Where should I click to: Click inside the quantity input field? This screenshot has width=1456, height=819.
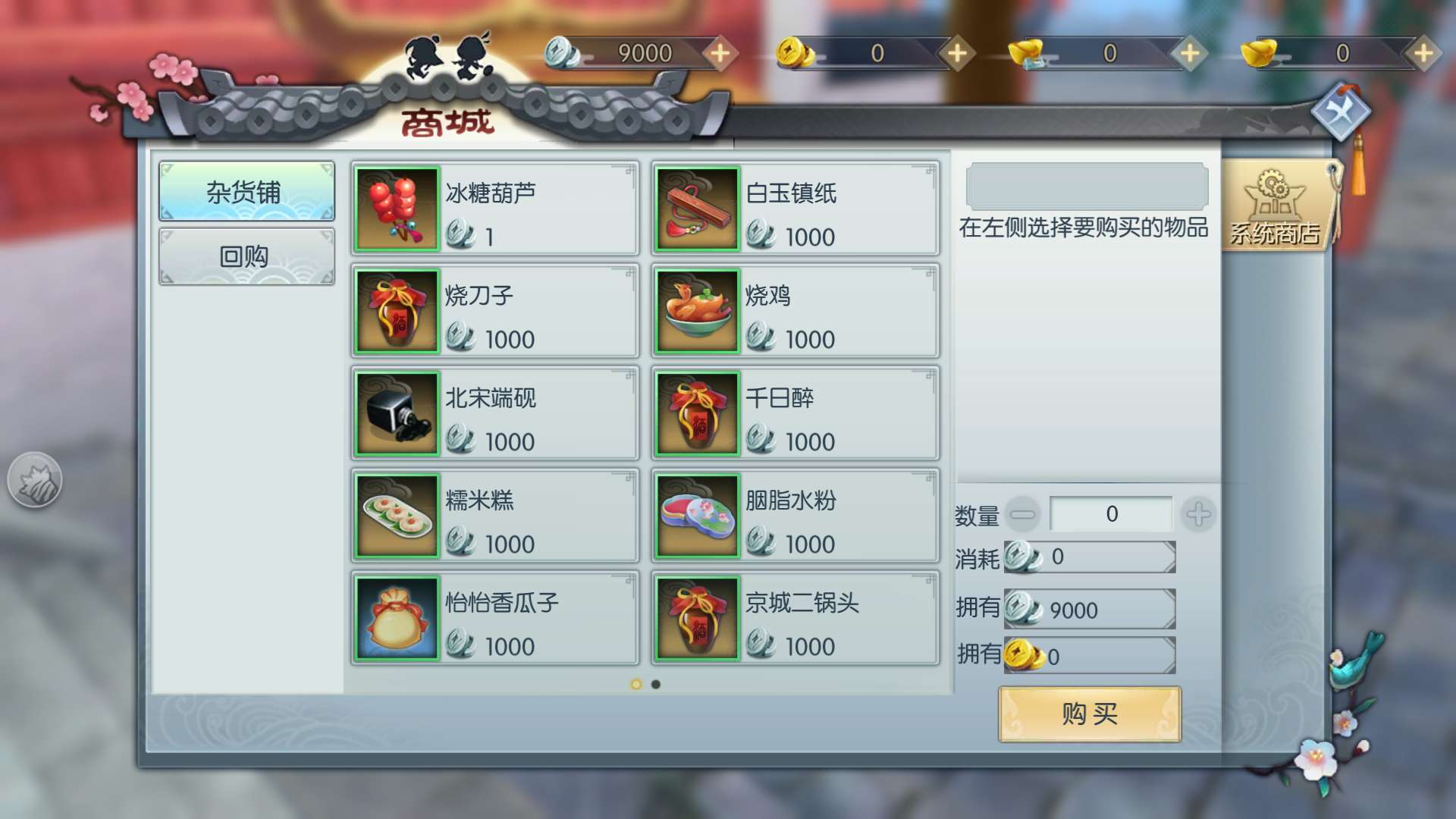point(1111,513)
